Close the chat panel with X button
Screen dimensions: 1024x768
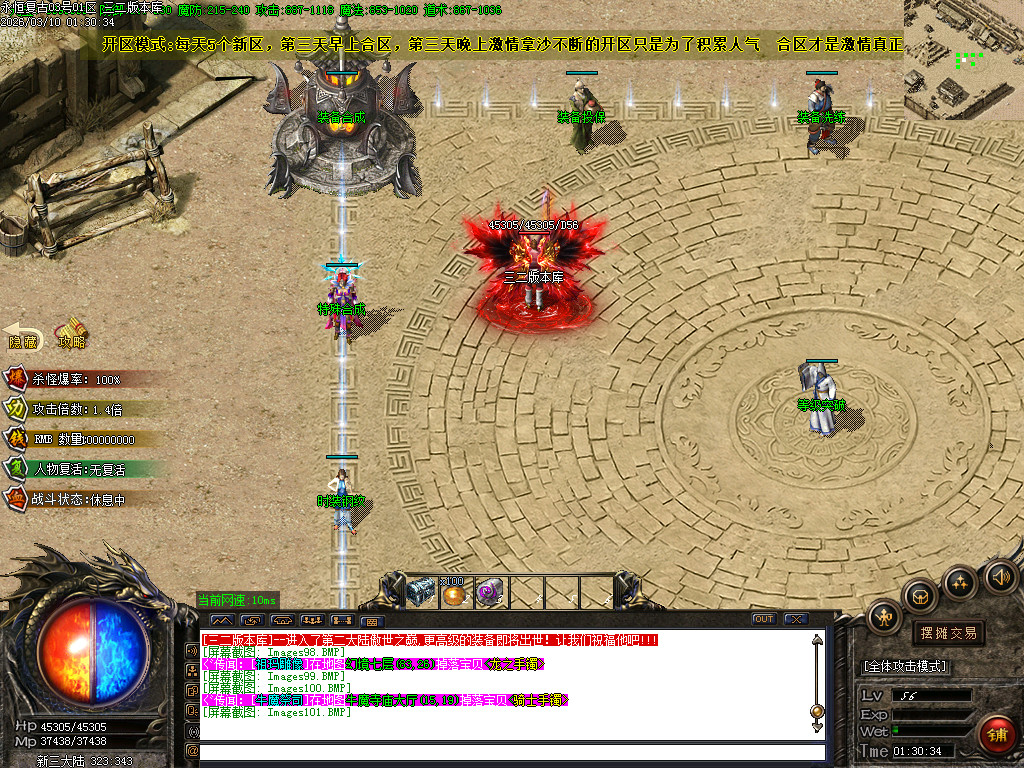point(795,619)
